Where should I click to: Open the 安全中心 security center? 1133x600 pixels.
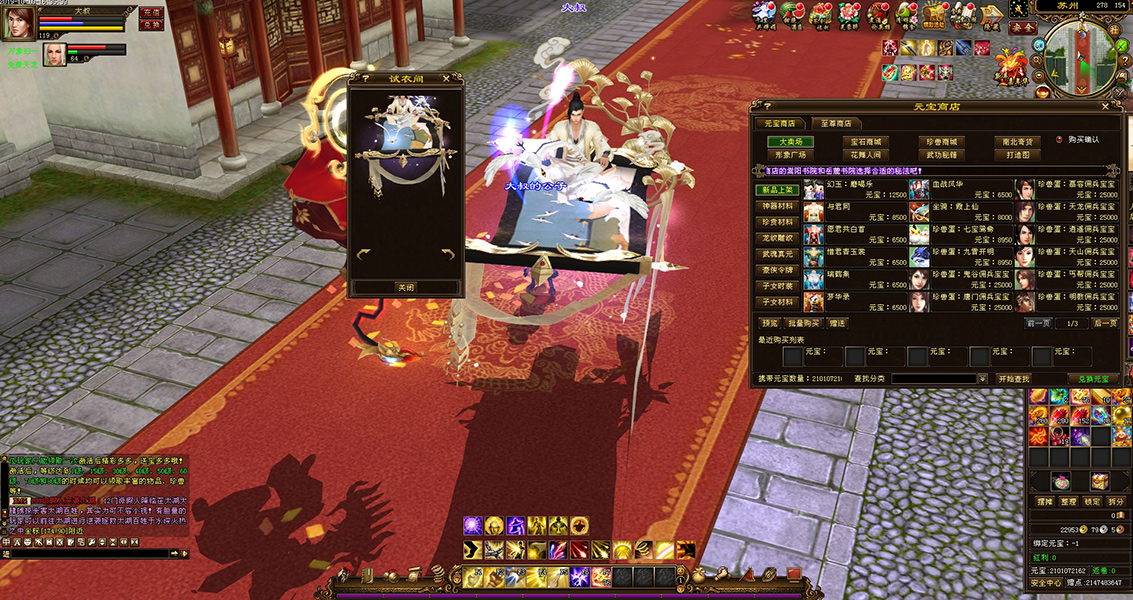tap(1045, 582)
